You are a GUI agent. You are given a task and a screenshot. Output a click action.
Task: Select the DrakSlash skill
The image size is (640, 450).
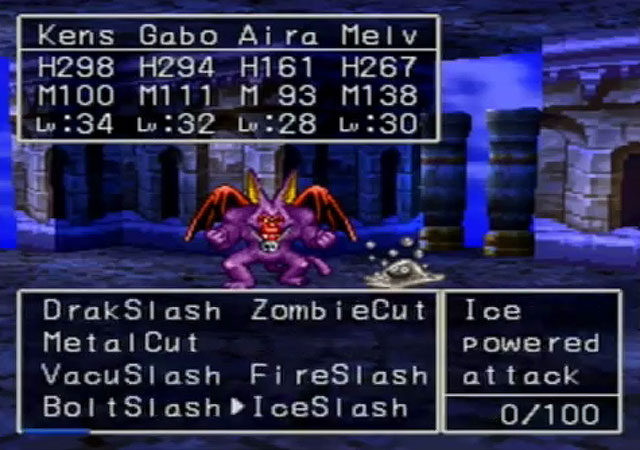pos(131,311)
